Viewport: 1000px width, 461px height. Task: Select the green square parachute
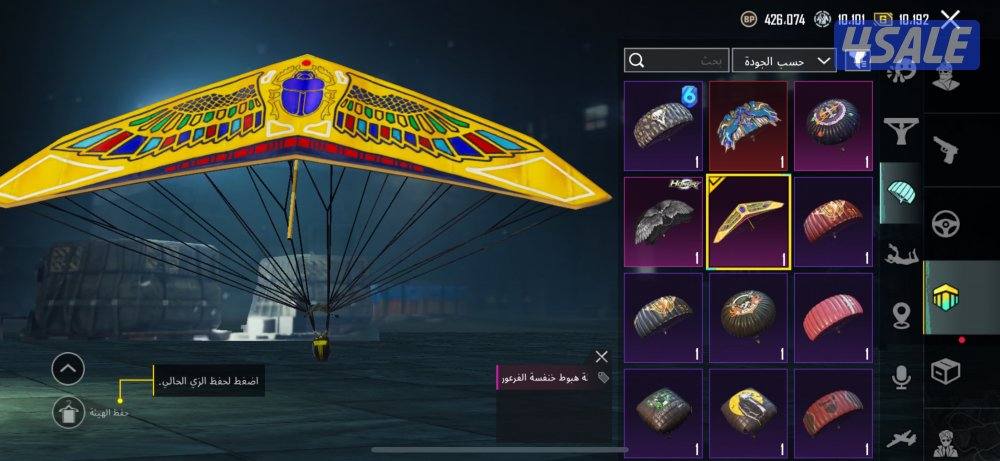click(664, 412)
